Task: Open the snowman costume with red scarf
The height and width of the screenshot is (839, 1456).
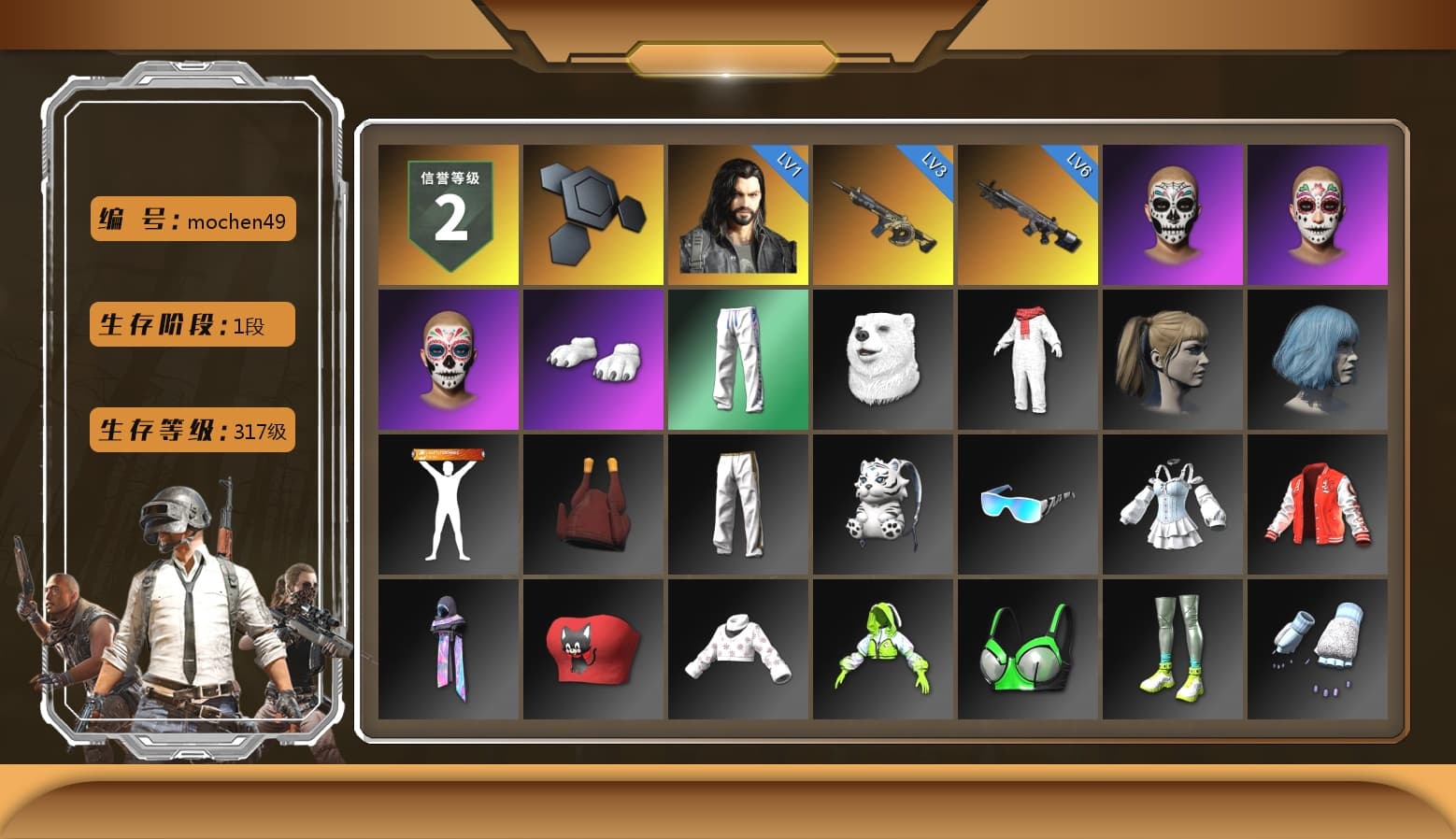Action: [x=1028, y=360]
